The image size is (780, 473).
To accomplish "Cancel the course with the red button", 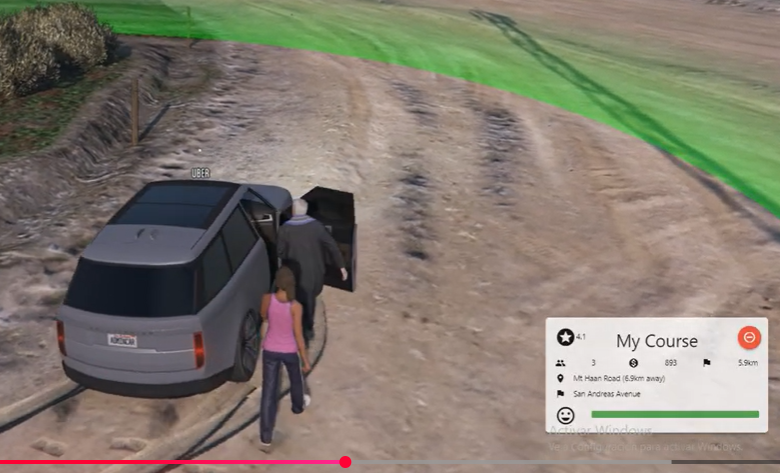I will 748,338.
